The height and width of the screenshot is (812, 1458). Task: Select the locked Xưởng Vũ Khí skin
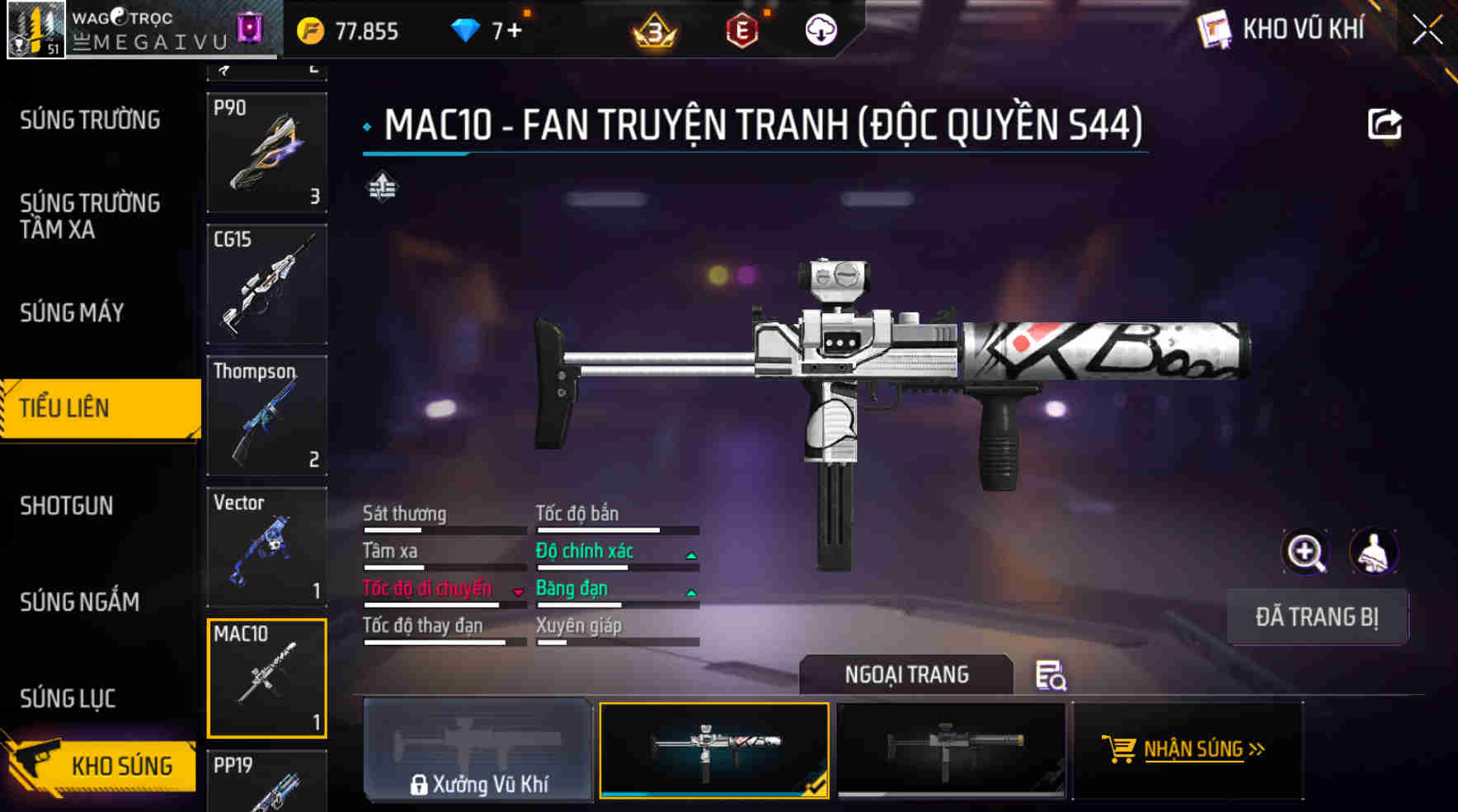coord(477,749)
